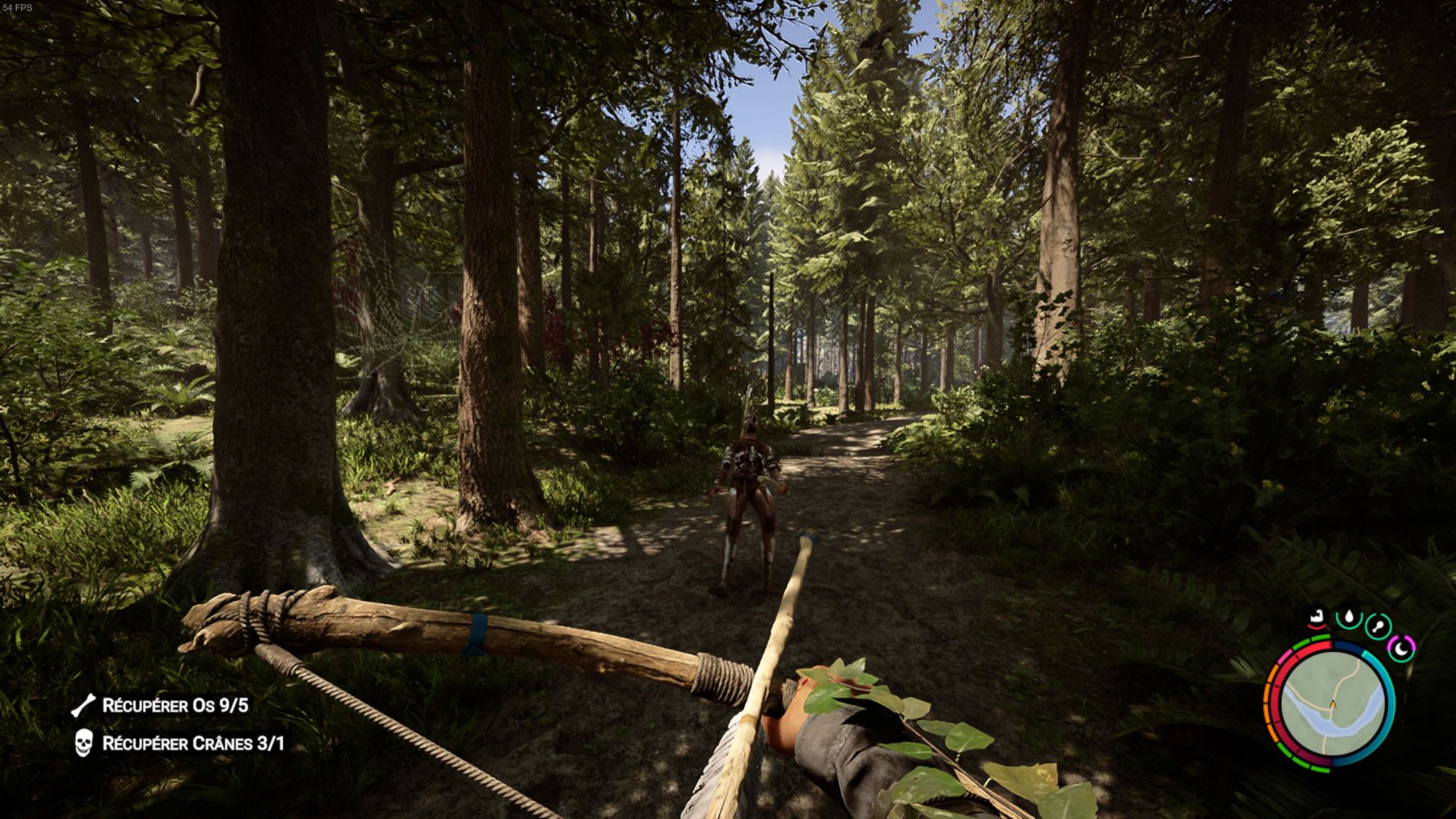This screenshot has width=1456, height=819.
Task: Click the yellow player arrow on minimap
Action: pos(1332,704)
